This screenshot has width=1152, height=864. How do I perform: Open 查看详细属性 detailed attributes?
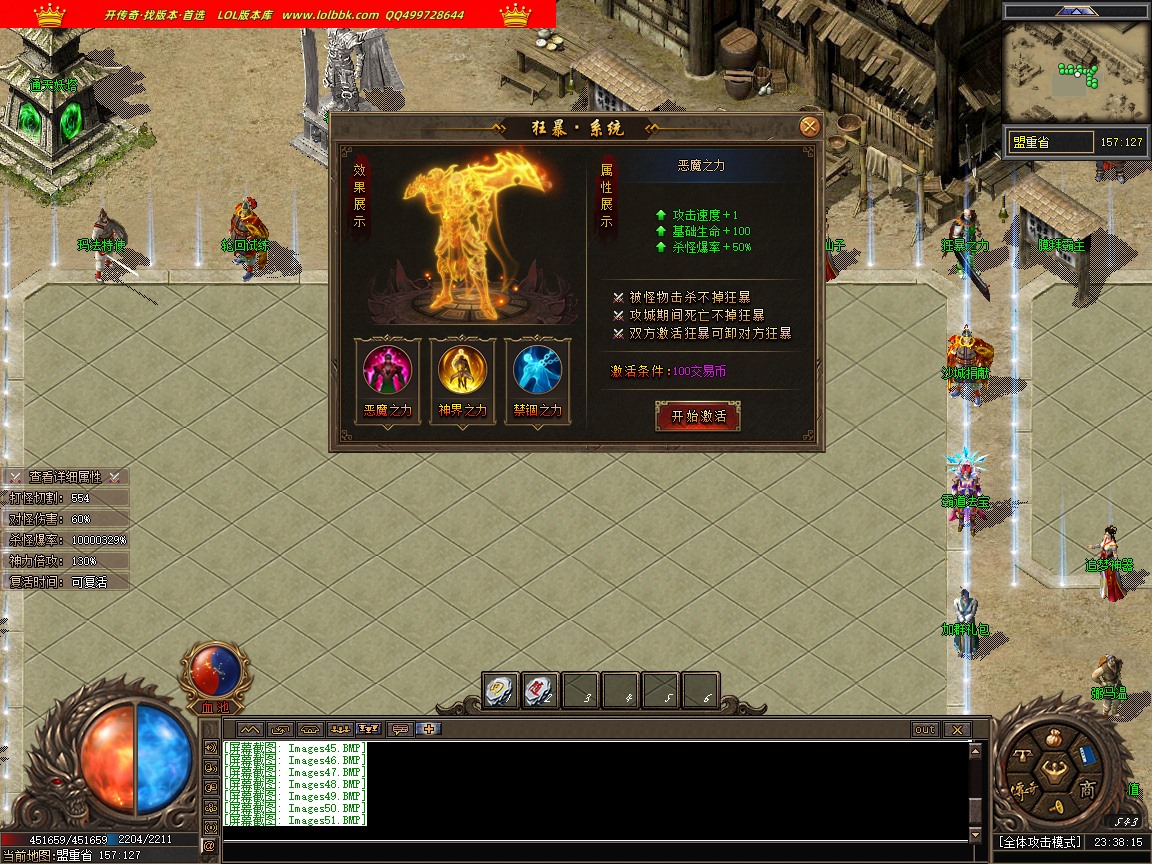tap(66, 477)
